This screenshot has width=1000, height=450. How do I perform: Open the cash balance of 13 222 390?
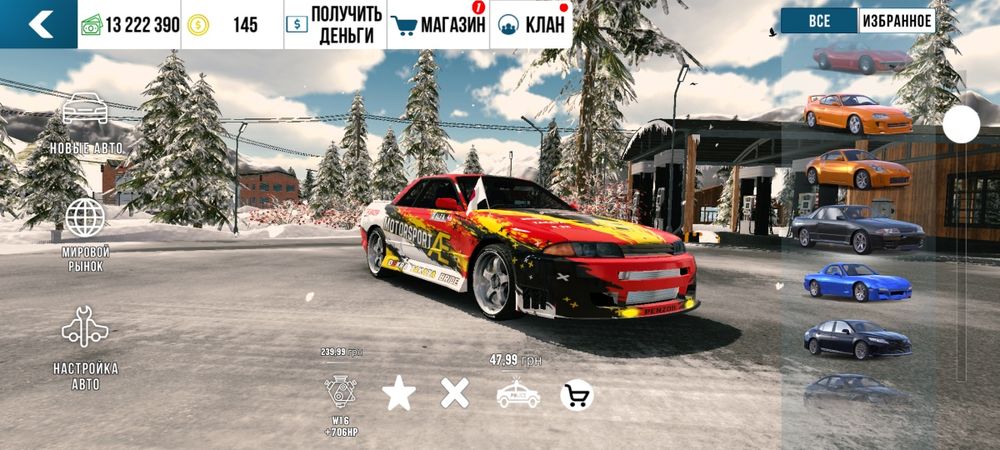[x=130, y=25]
